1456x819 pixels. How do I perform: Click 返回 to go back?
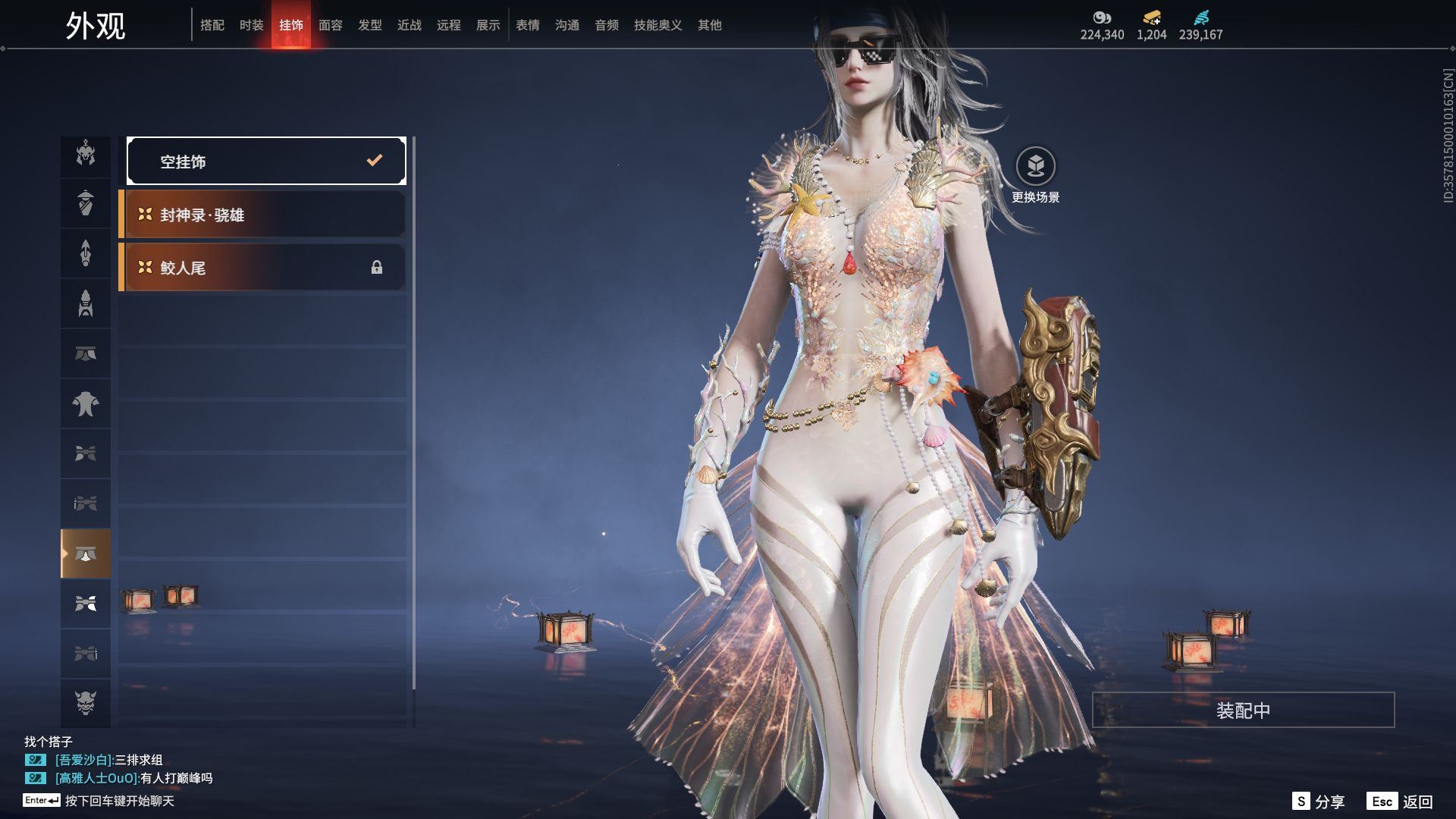click(x=1400, y=801)
